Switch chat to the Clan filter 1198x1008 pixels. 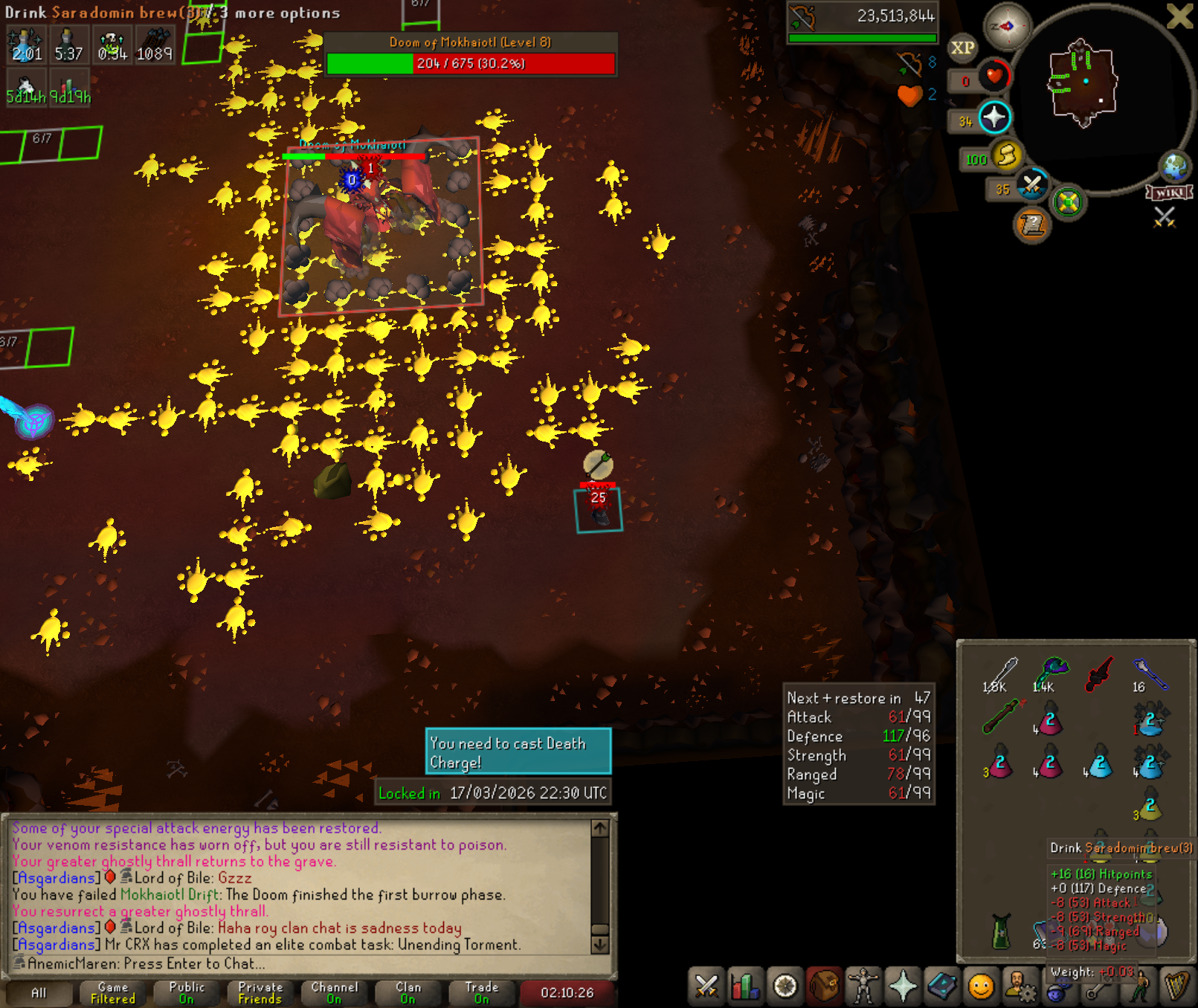pos(408,992)
